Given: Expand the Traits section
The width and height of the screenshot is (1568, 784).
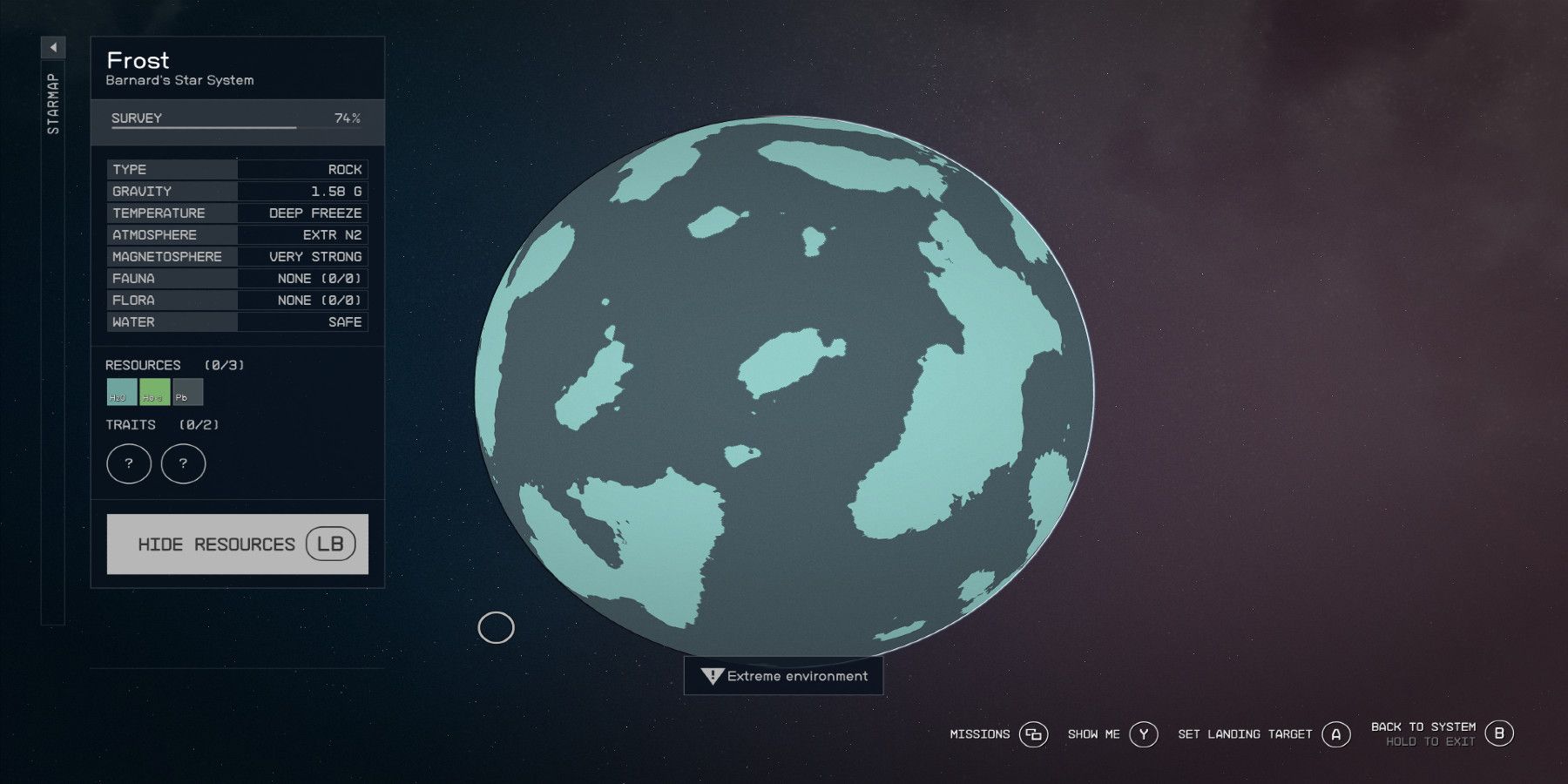Looking at the screenshot, I should click(x=162, y=425).
